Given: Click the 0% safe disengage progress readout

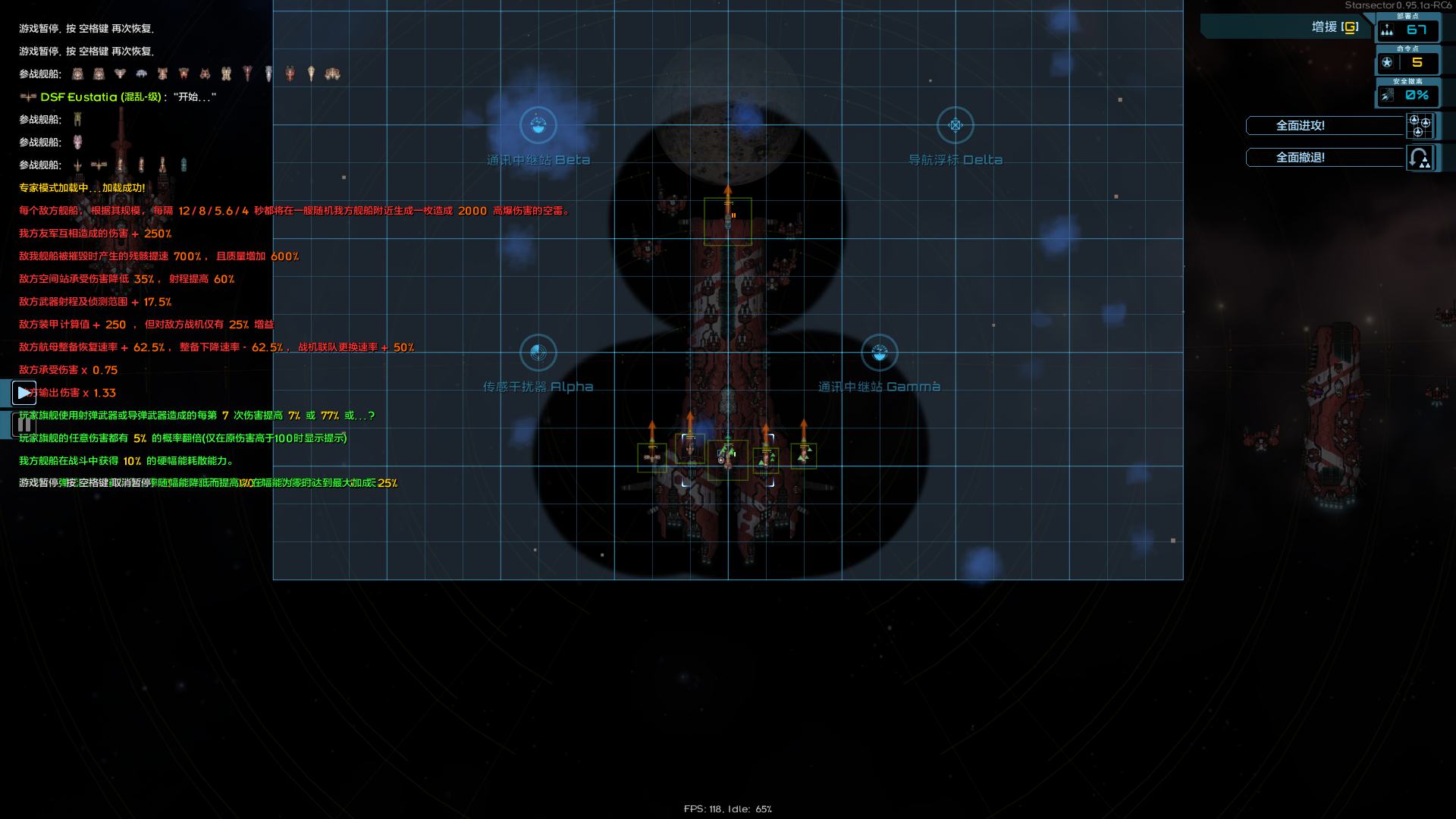Looking at the screenshot, I should (x=1417, y=96).
